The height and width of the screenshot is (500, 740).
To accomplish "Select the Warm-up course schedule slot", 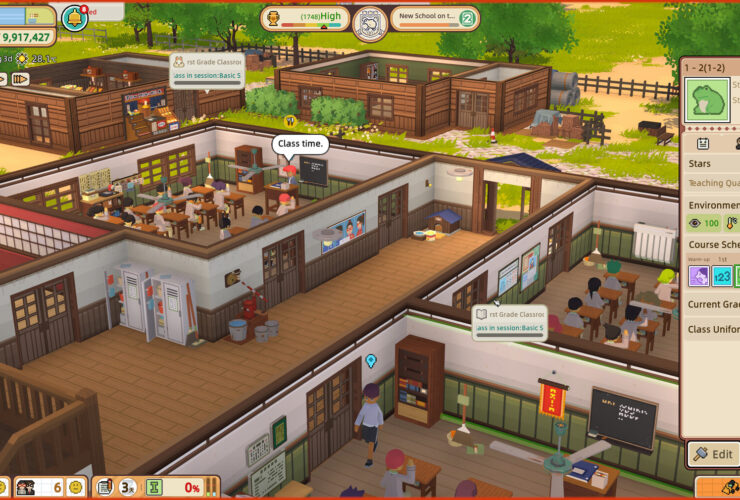I will tap(698, 277).
